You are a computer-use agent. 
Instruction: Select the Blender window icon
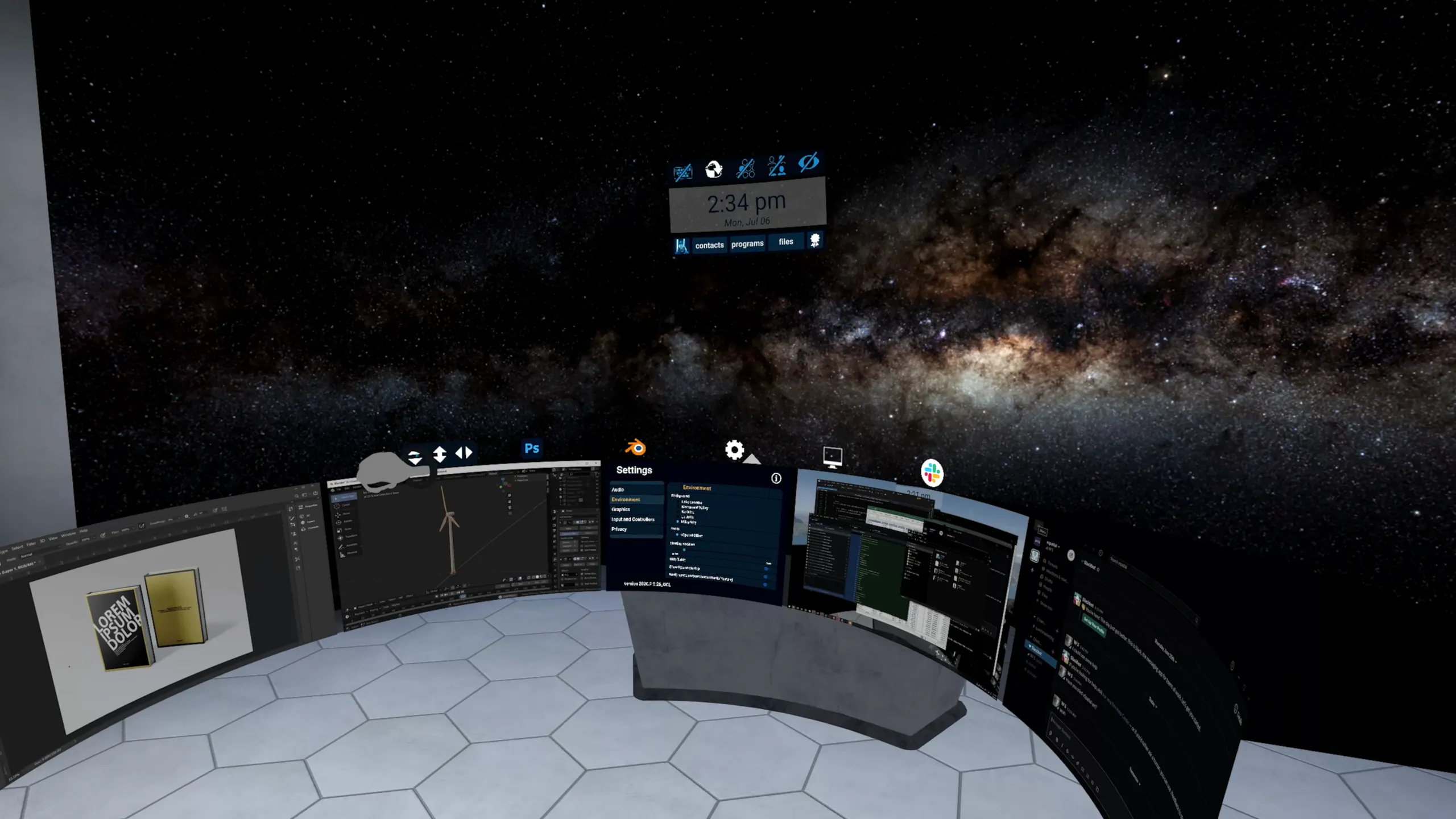(635, 448)
